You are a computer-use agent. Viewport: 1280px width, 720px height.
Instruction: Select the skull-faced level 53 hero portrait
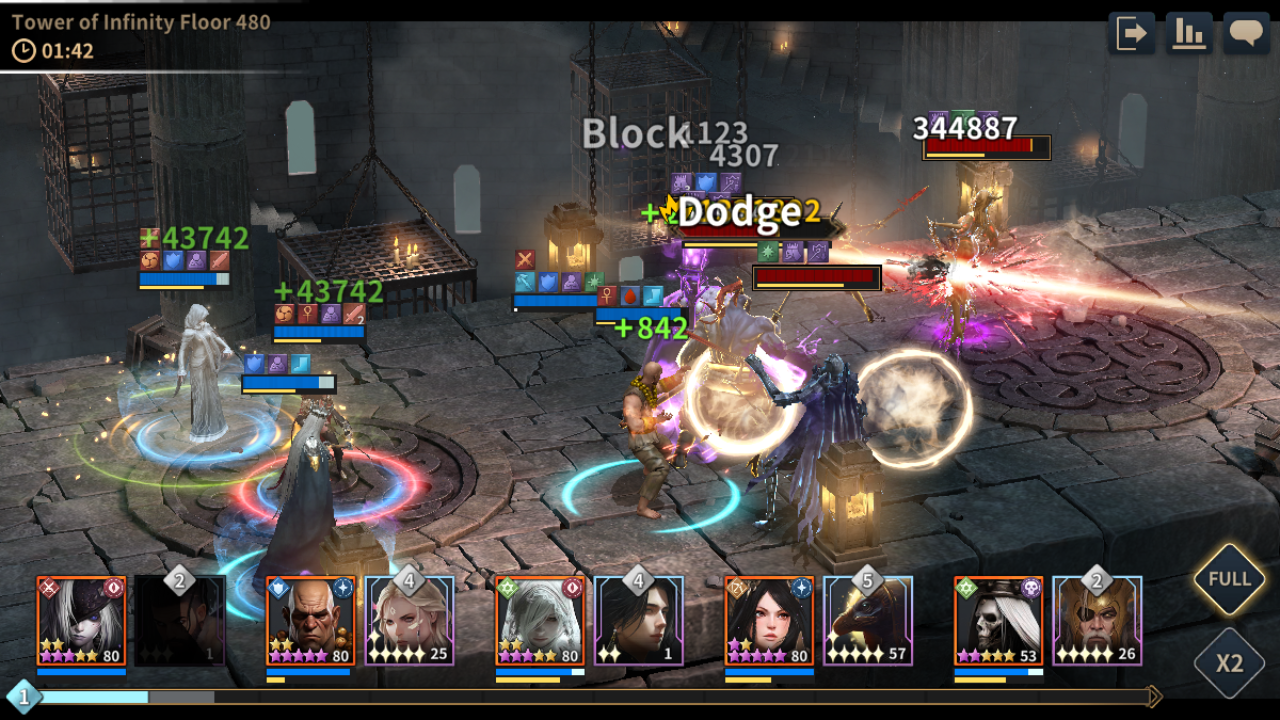click(998, 621)
